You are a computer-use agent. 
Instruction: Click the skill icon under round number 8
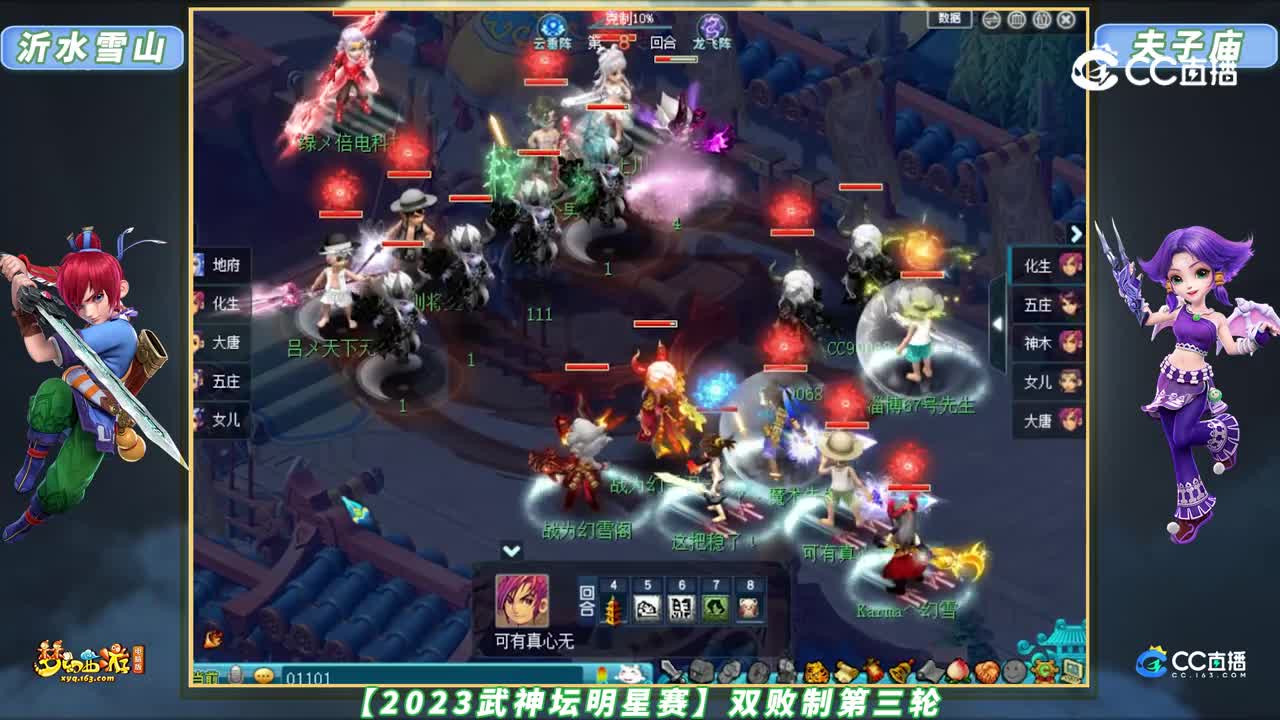pos(749,607)
